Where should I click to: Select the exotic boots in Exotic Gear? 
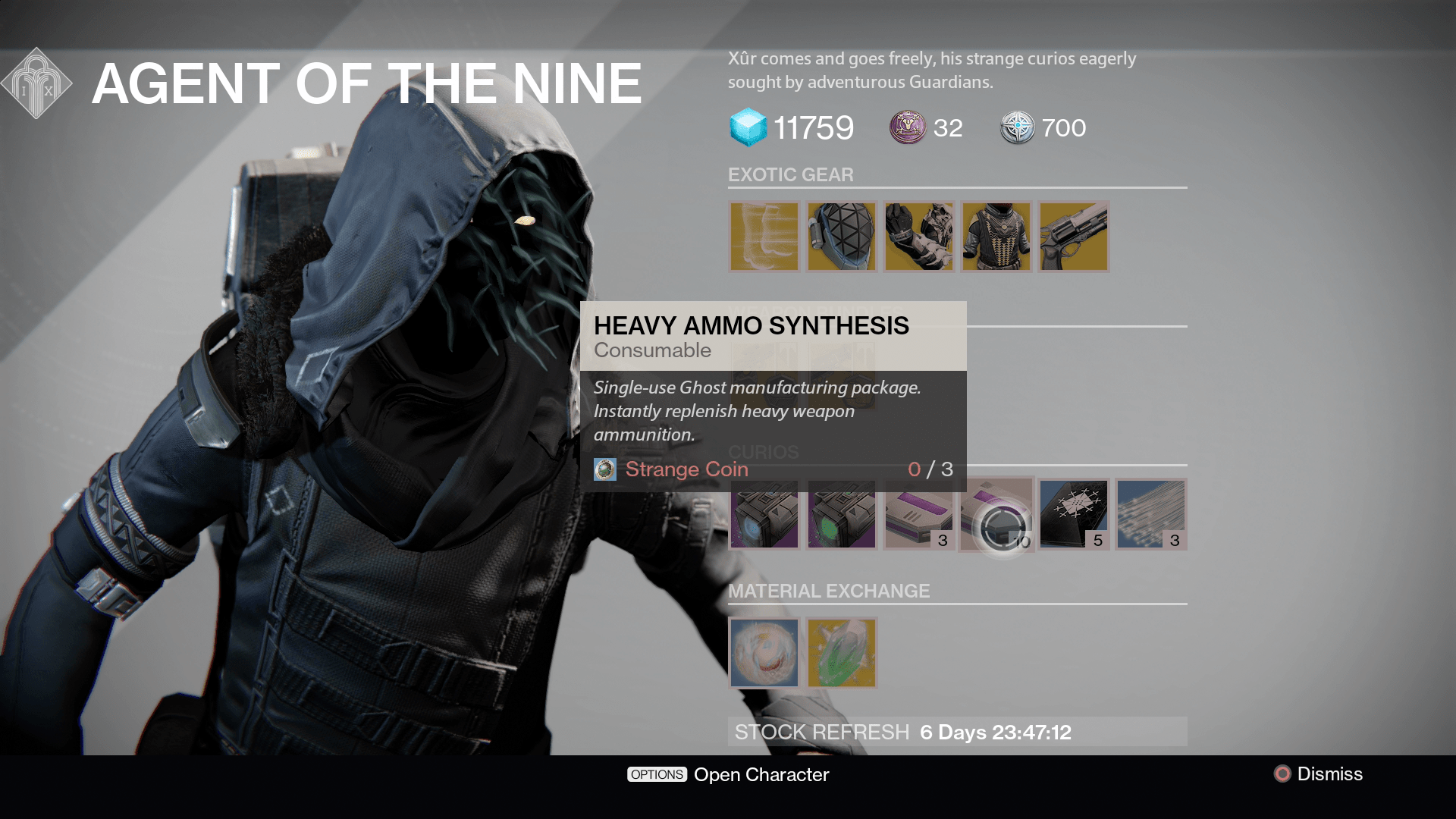pyautogui.click(x=762, y=237)
